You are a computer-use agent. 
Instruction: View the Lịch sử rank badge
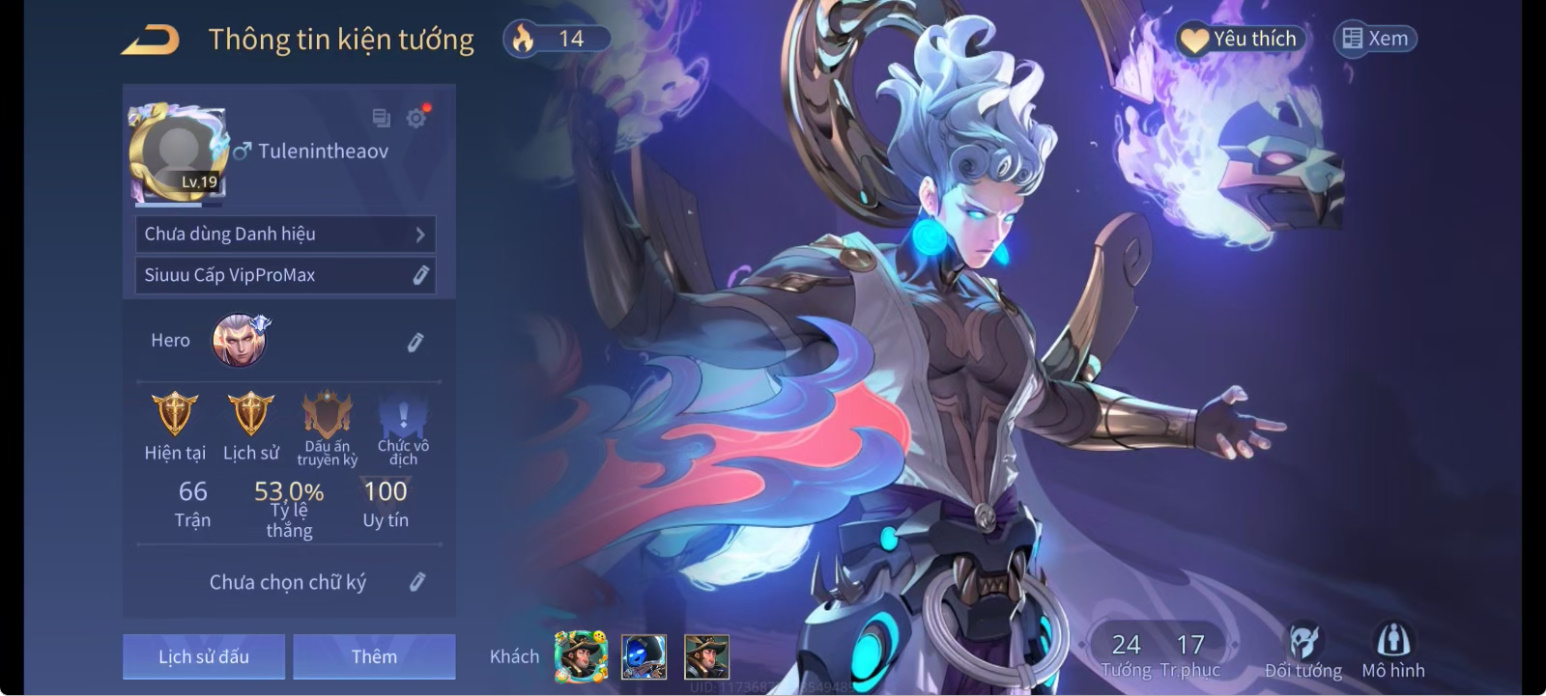pos(251,414)
